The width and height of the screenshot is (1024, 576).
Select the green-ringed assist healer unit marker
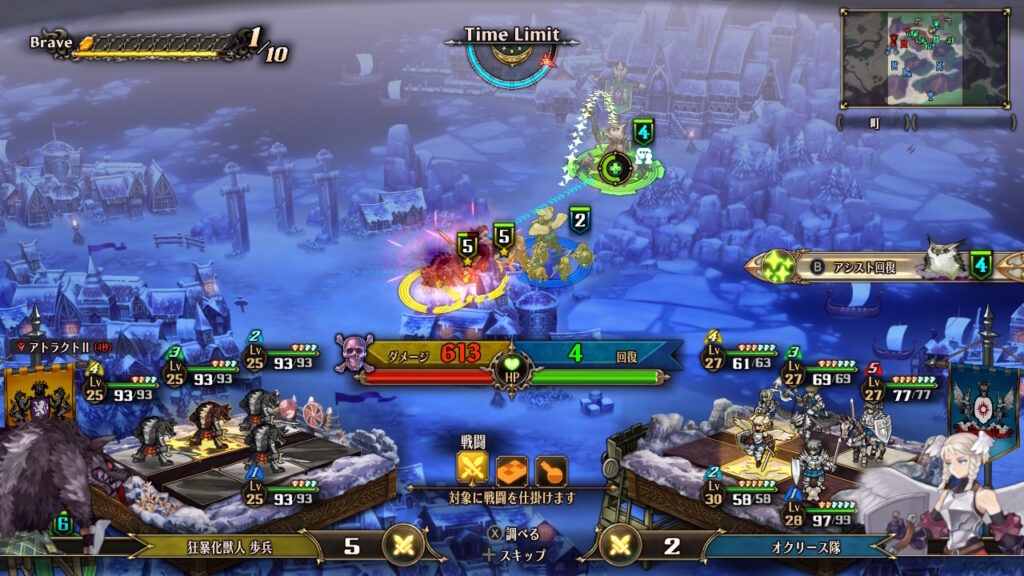click(x=617, y=166)
